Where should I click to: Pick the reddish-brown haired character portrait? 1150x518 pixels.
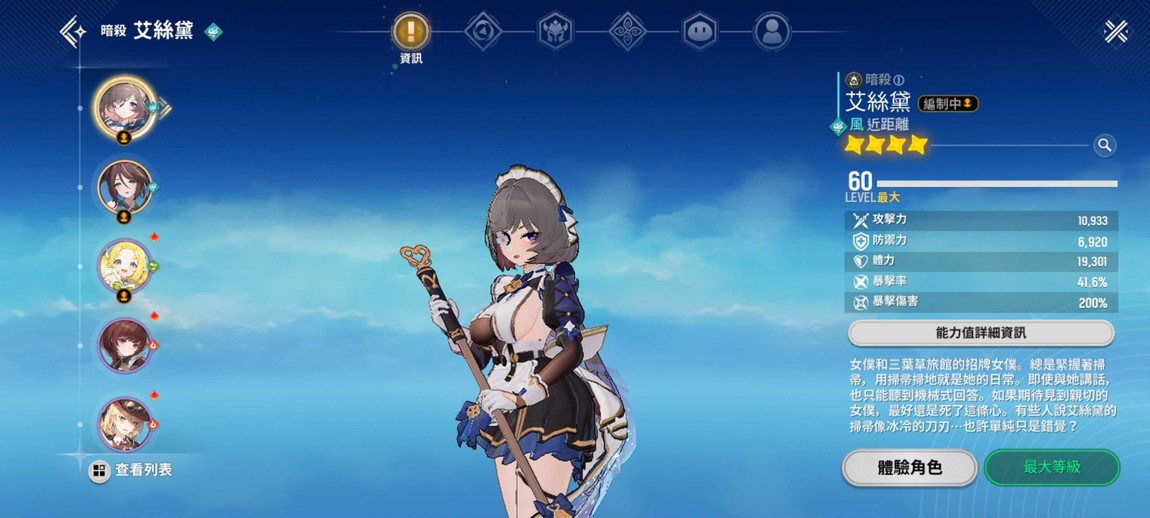pyautogui.click(x=122, y=343)
